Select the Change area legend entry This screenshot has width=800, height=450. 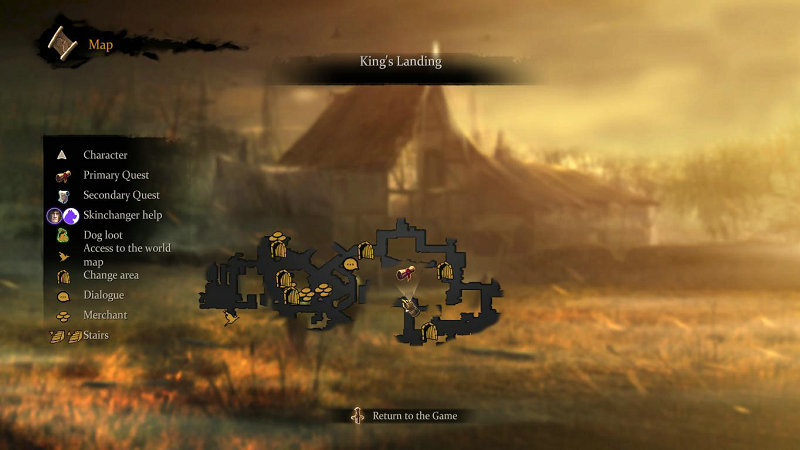(x=111, y=275)
